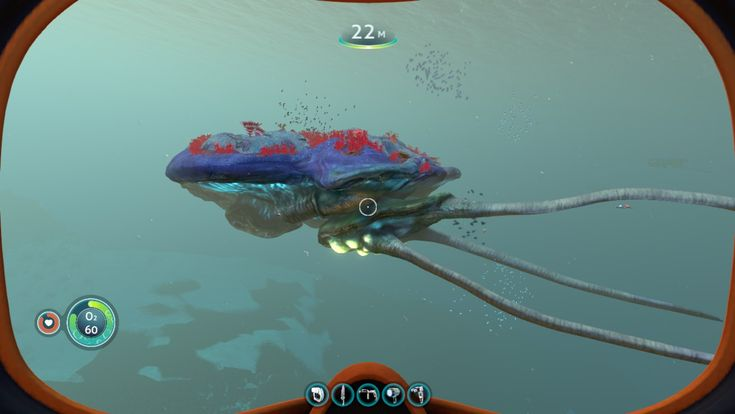The width and height of the screenshot is (735, 414).
Task: Equip the survival knife from the hotbar
Action: pos(343,395)
